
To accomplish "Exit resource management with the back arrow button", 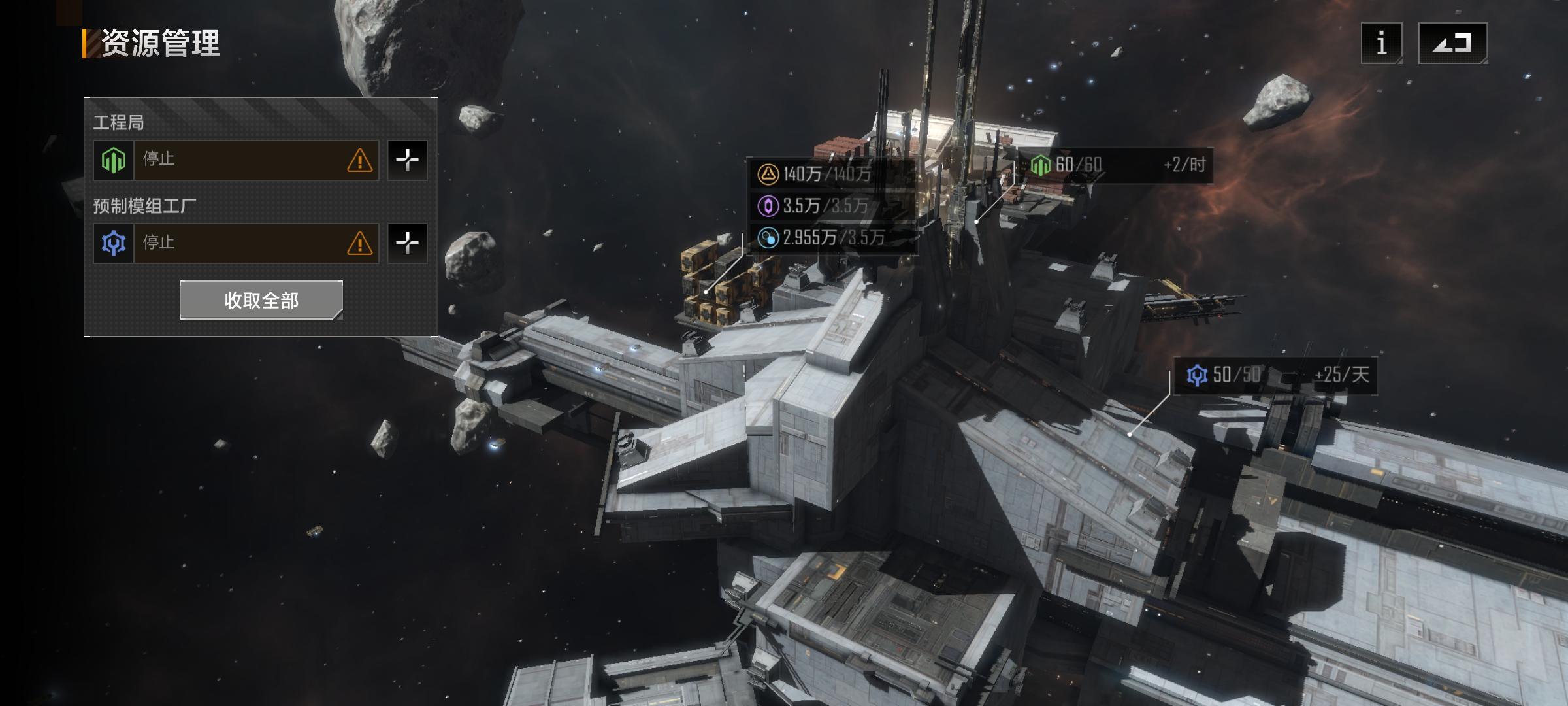I will pyautogui.click(x=1452, y=43).
